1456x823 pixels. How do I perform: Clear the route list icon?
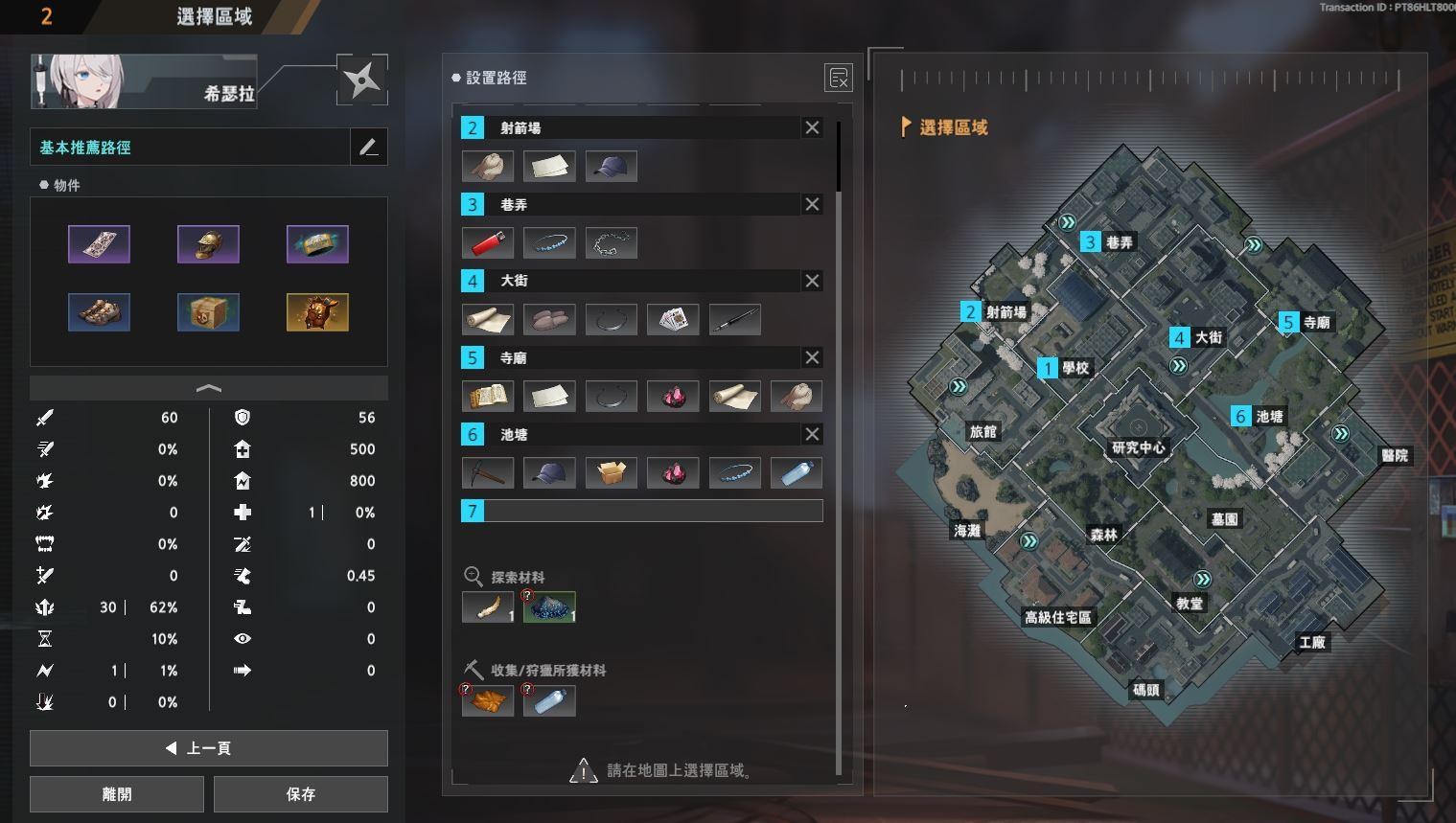pos(838,79)
